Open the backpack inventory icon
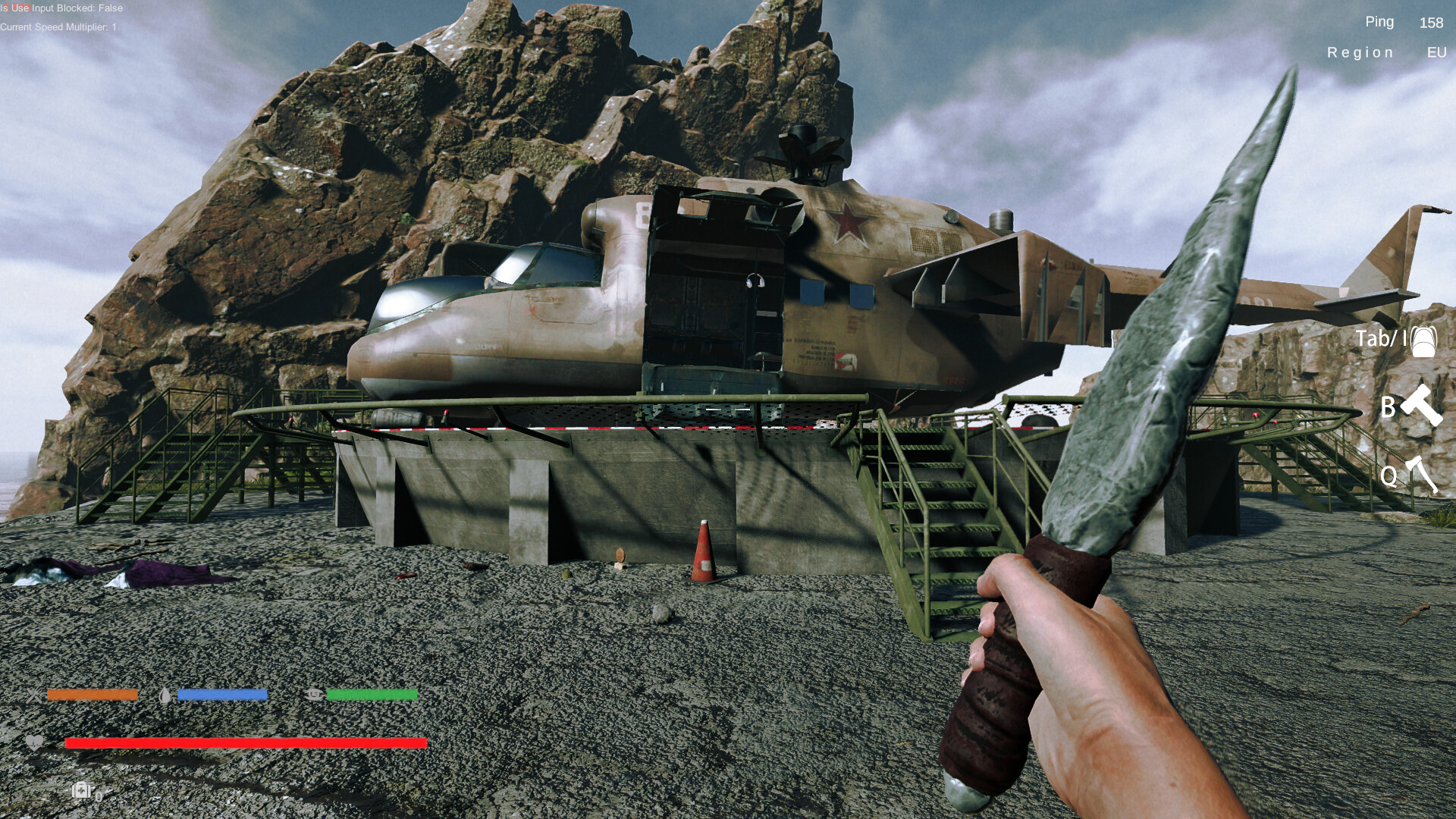 1422,341
